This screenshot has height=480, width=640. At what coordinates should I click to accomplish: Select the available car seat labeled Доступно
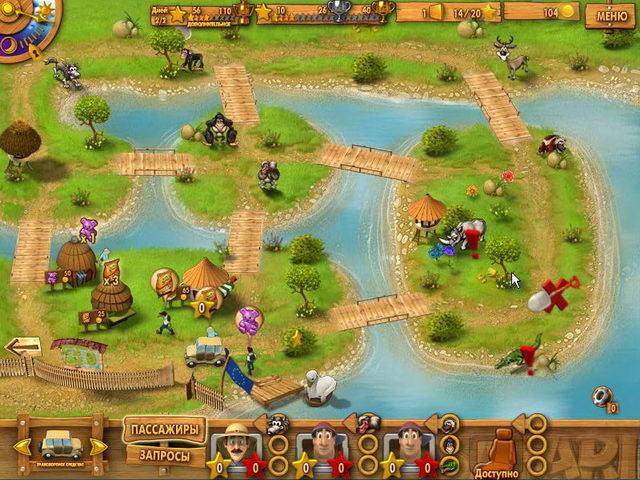point(496,452)
